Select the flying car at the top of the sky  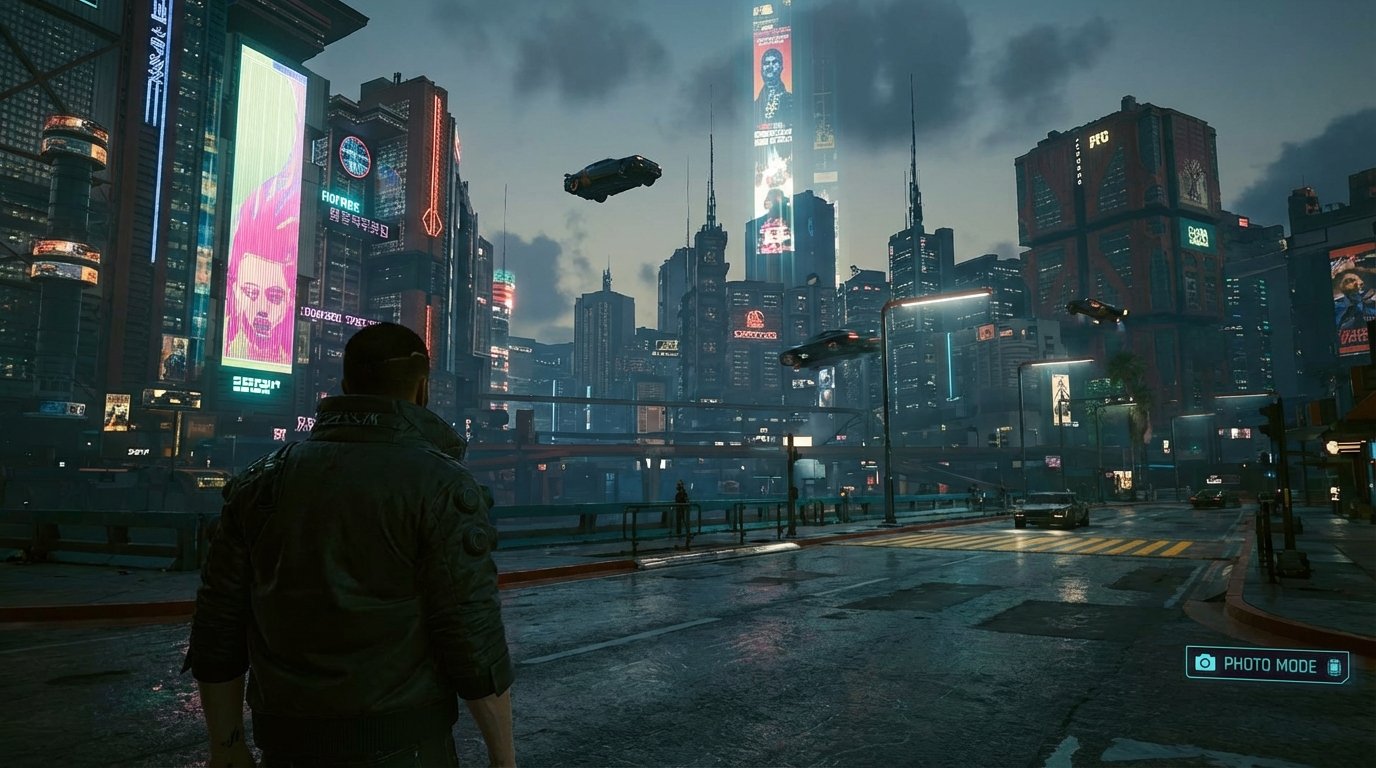[x=613, y=177]
